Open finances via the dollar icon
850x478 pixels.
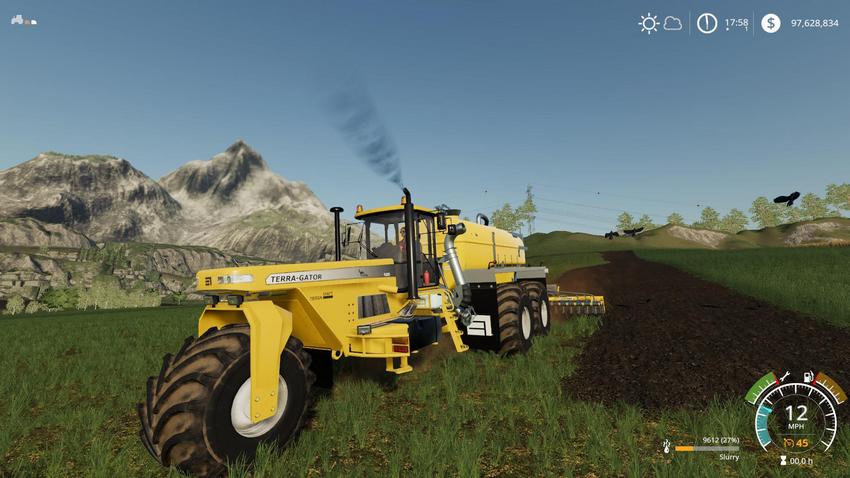[x=770, y=23]
